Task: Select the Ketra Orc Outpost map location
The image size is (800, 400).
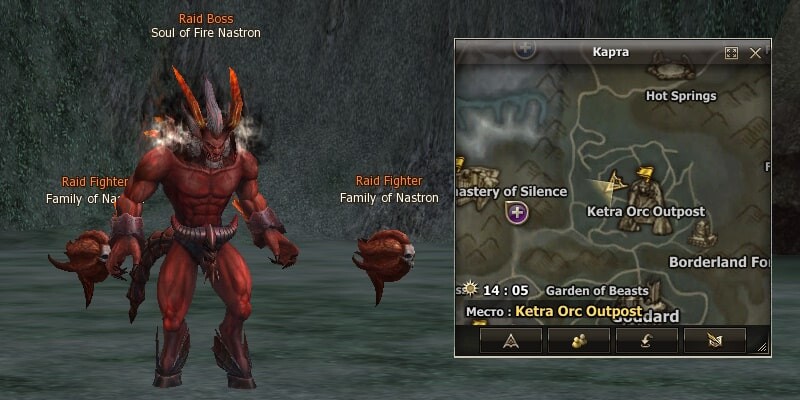Action: pos(645,211)
